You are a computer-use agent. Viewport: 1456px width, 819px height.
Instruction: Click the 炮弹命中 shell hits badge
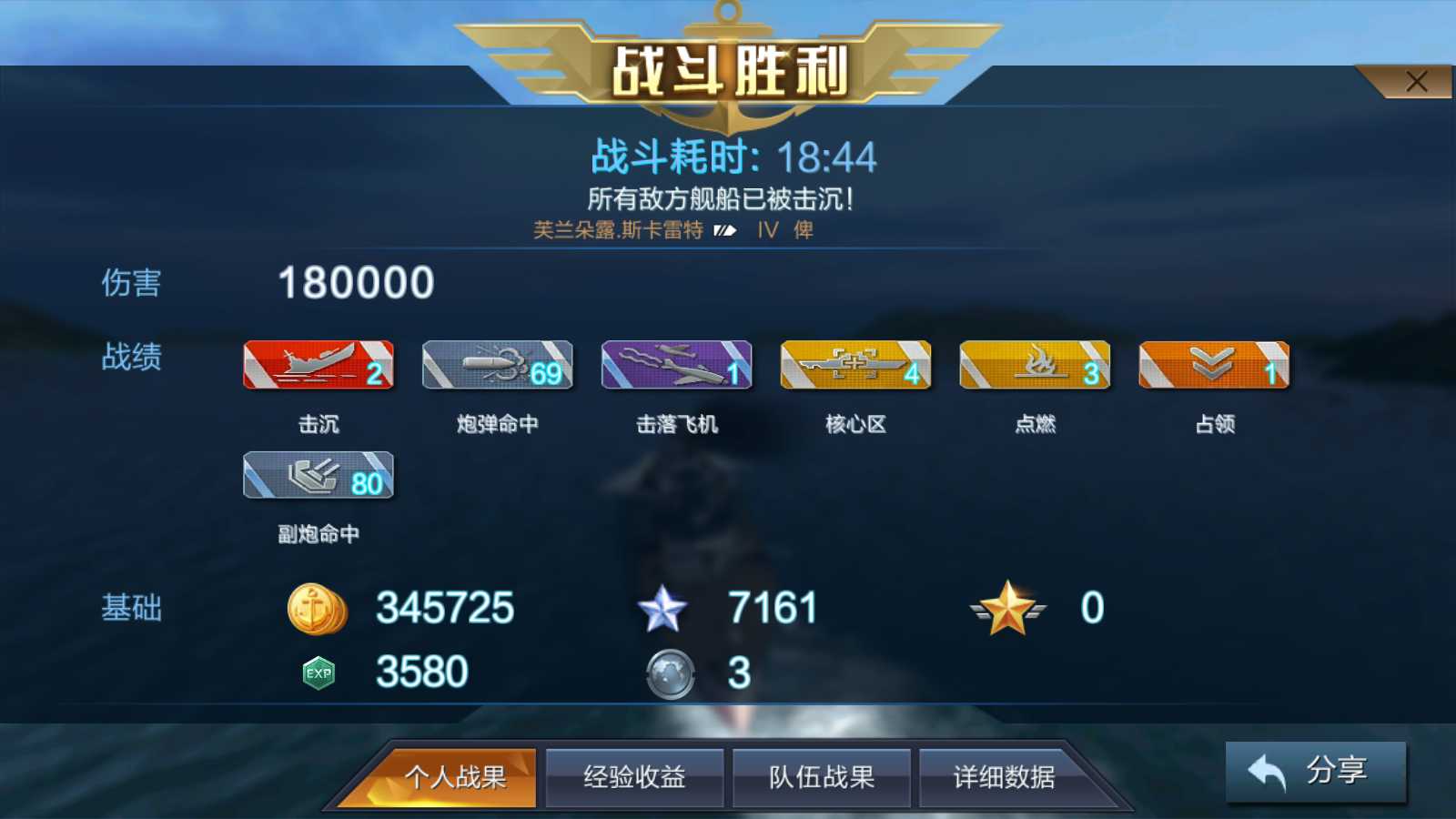pos(497,364)
